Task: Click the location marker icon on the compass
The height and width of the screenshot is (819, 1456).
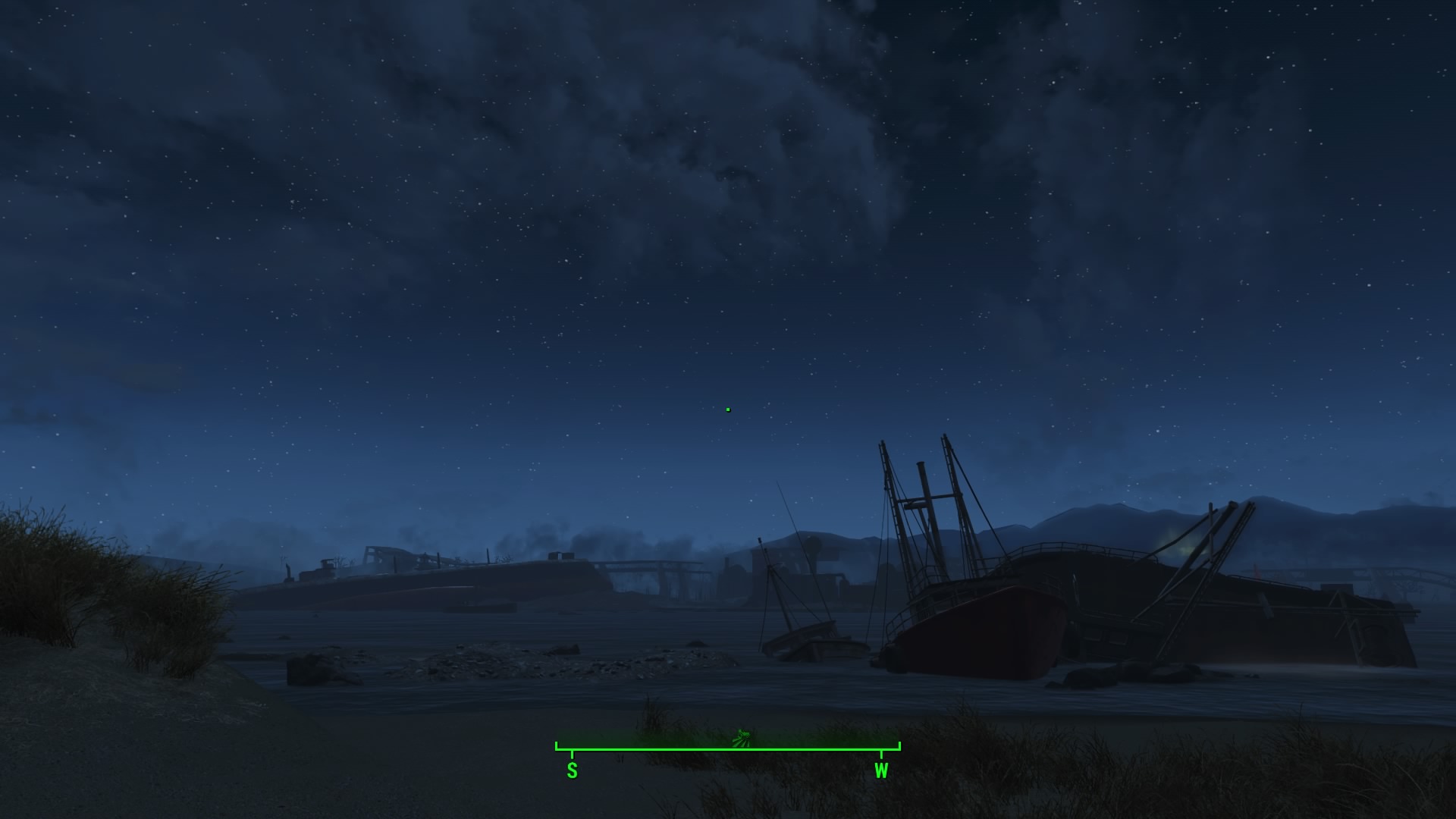Action: (742, 737)
